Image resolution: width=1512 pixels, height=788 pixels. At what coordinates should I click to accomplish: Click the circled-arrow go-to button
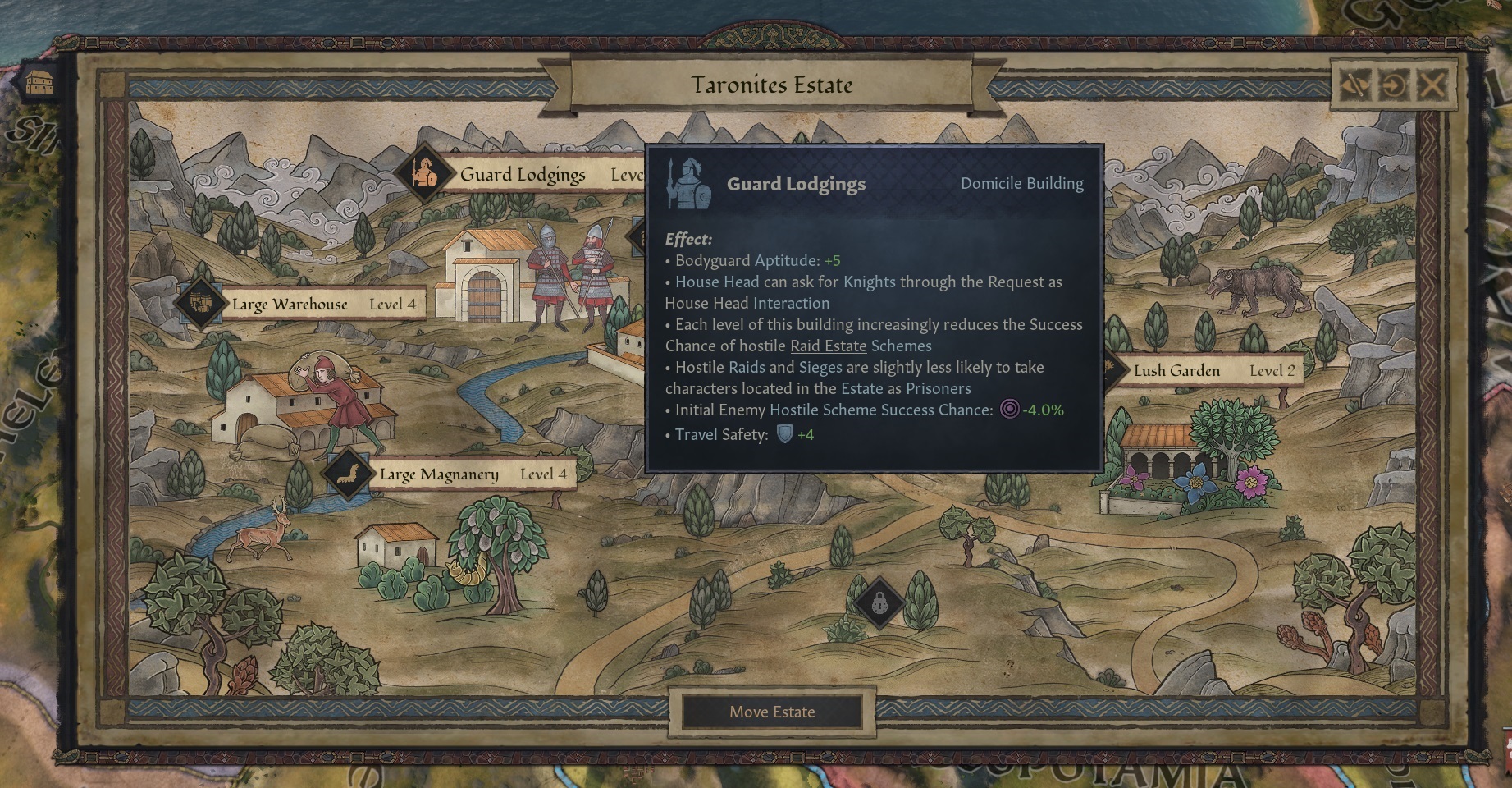coord(1394,85)
